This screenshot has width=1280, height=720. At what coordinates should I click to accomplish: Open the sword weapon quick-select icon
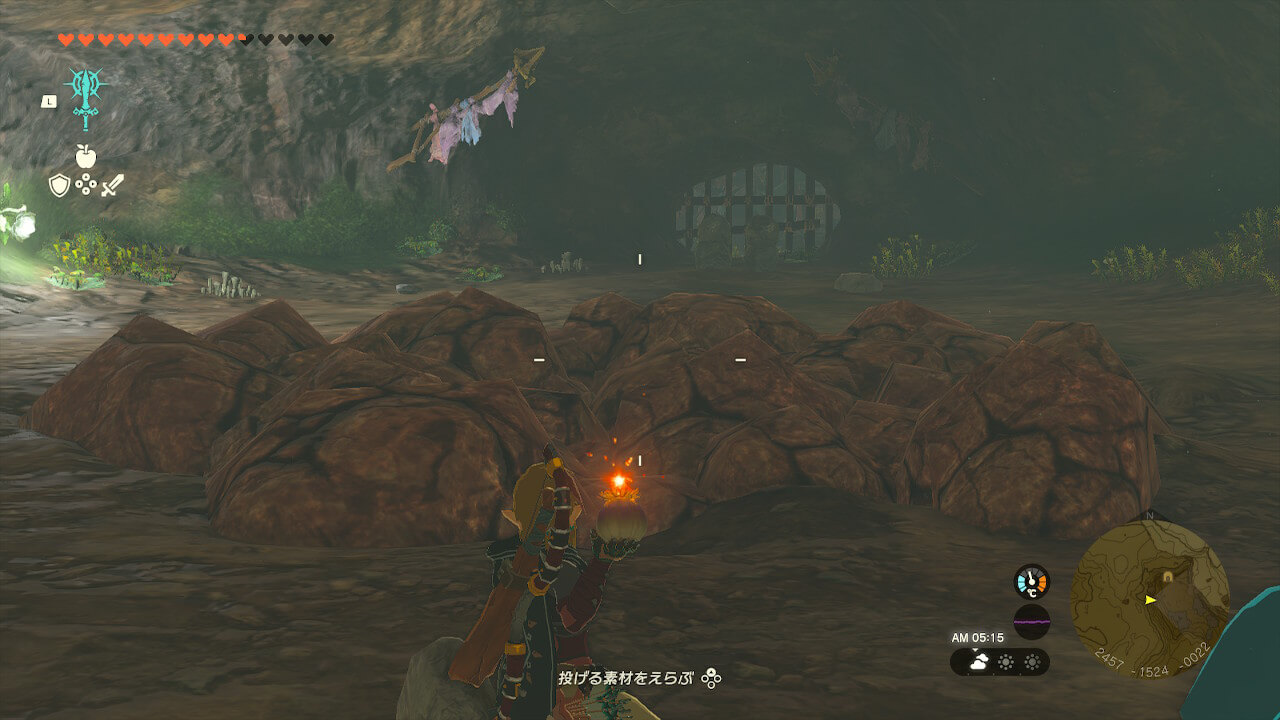click(x=112, y=185)
